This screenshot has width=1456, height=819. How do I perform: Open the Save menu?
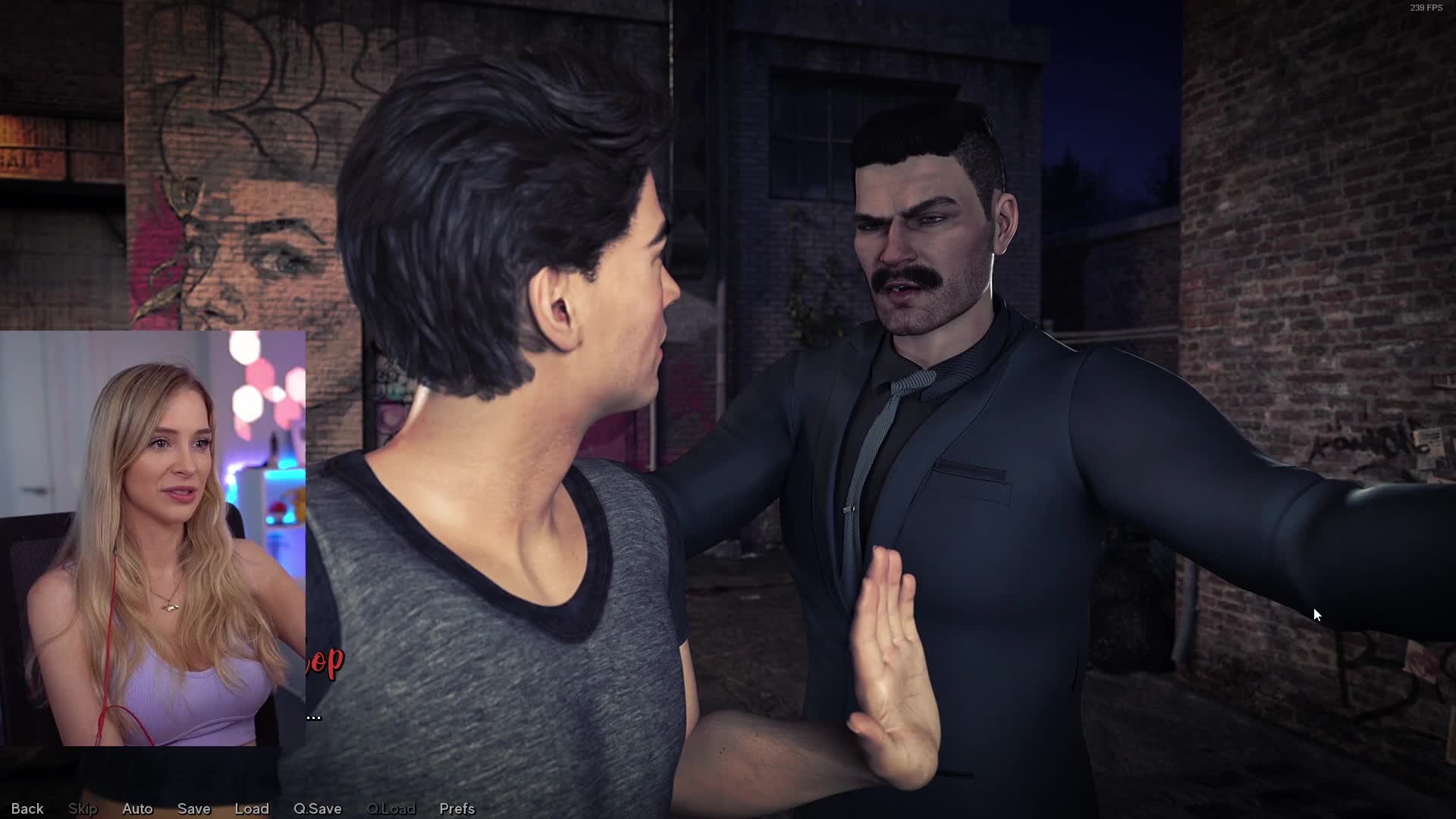point(193,808)
